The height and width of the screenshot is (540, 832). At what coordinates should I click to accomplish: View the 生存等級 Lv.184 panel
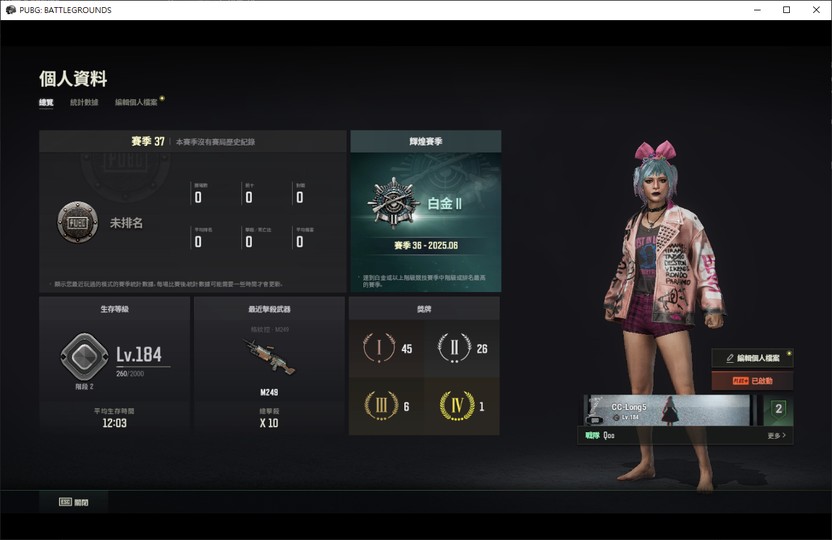[113, 365]
